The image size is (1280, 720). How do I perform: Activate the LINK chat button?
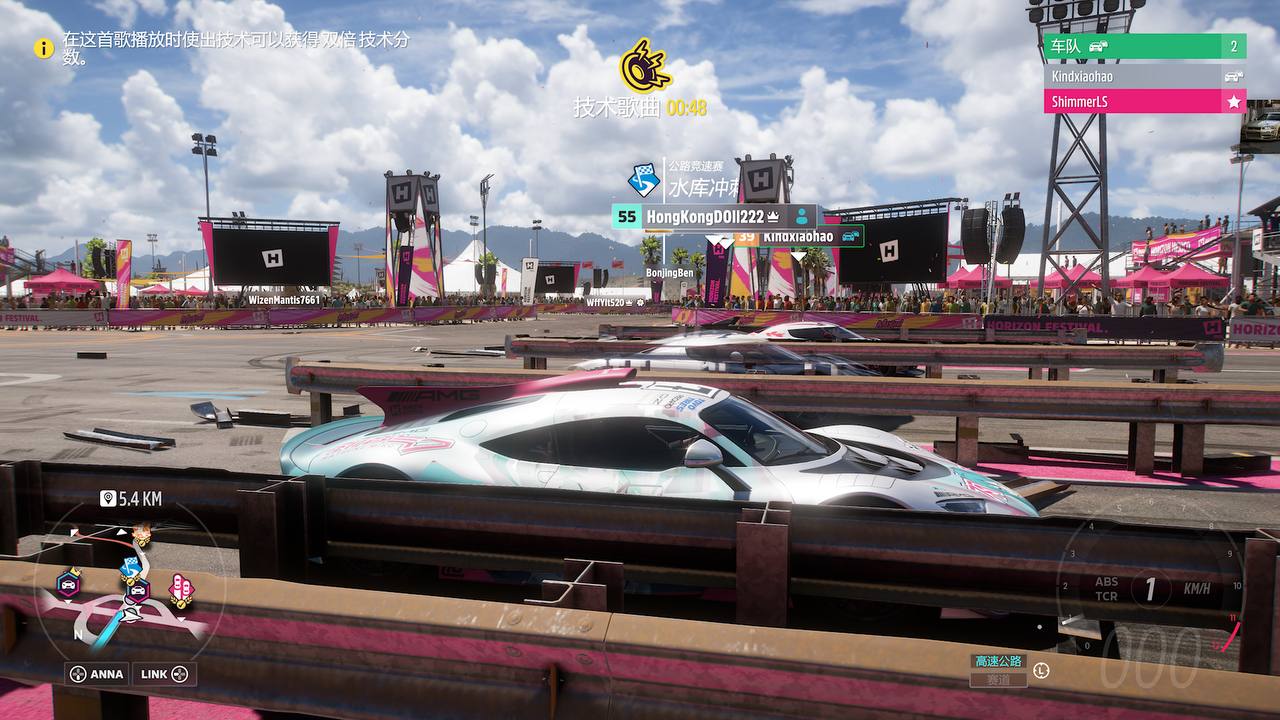click(164, 674)
